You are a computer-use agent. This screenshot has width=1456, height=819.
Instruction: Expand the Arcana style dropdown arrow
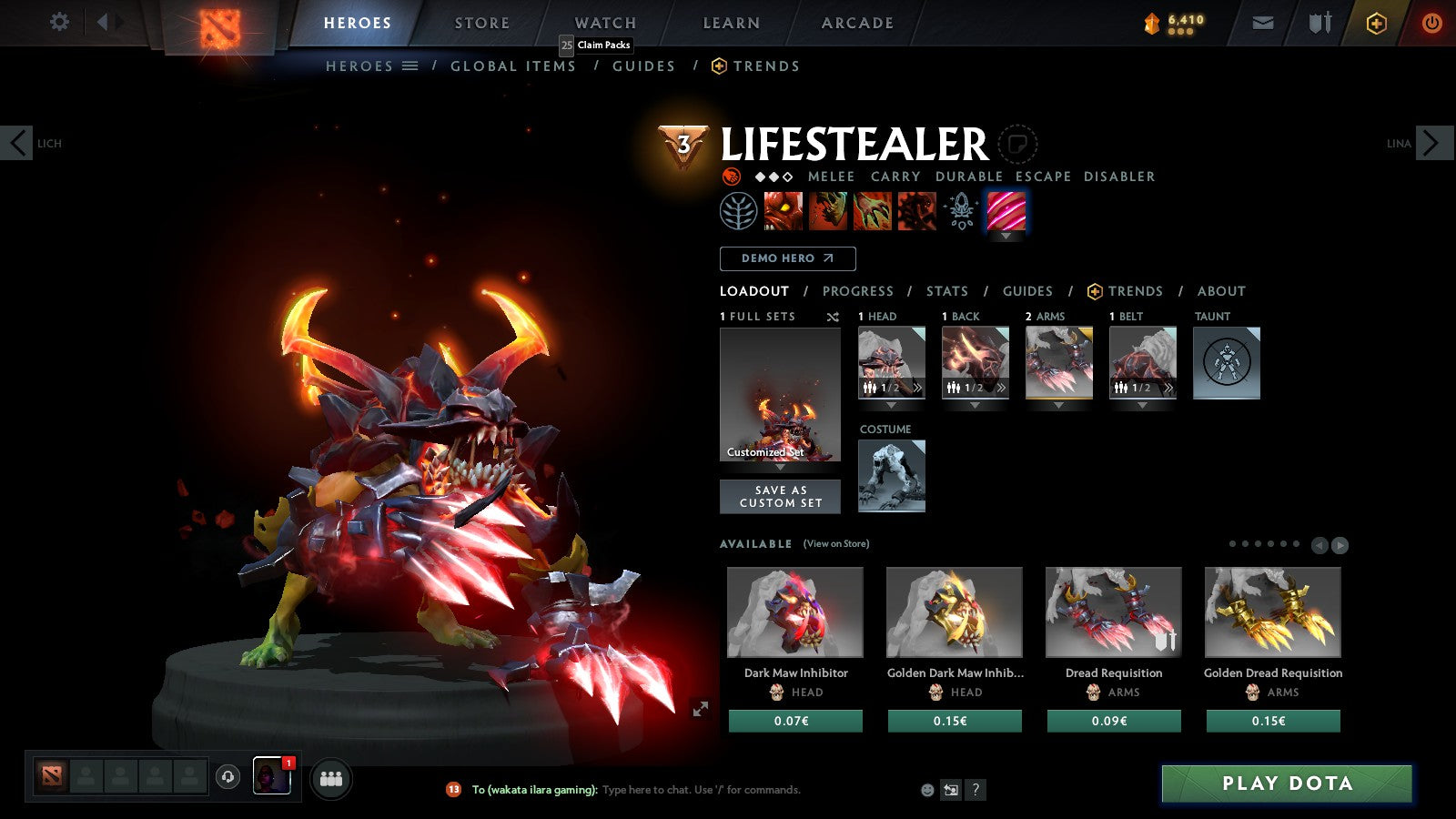click(x=1006, y=235)
